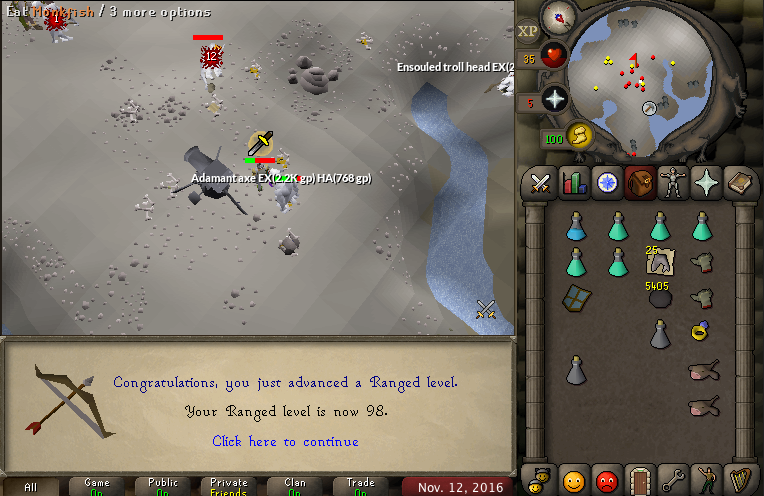Image resolution: width=764 pixels, height=496 pixels.
Task: Open the Prayer tab
Action: tap(706, 183)
